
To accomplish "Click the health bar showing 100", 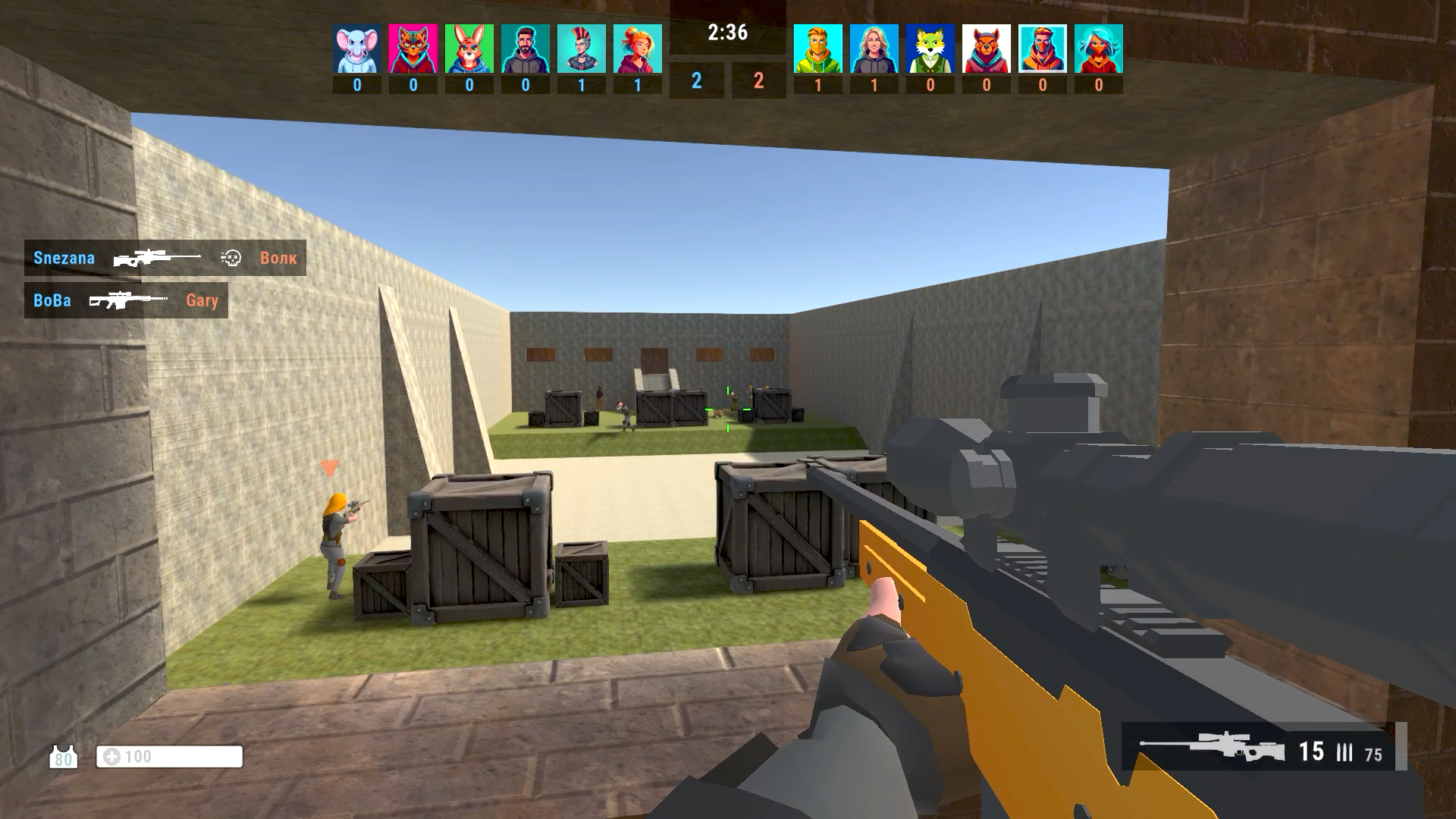I will point(168,756).
